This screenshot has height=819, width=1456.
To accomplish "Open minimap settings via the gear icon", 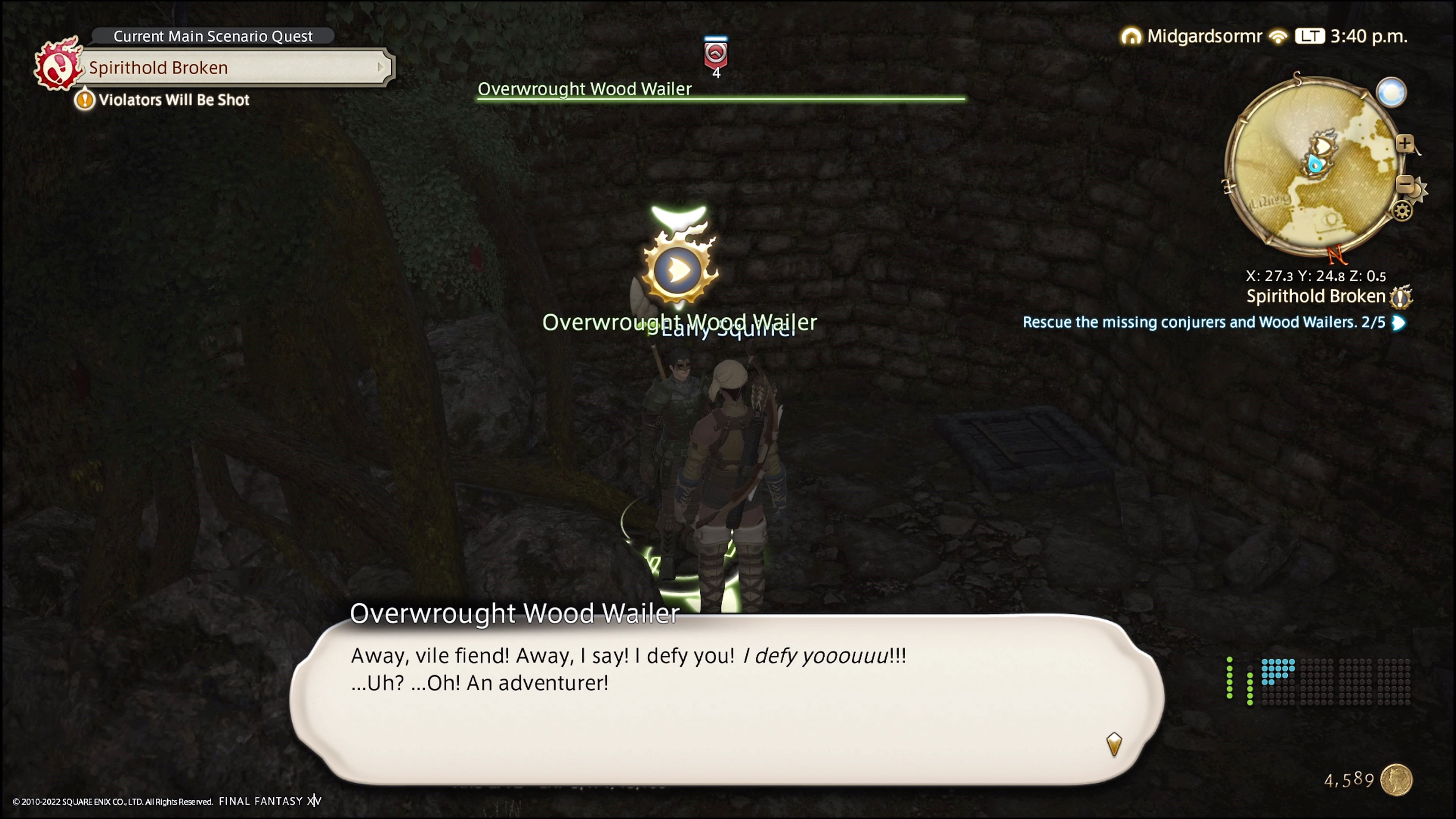I will coord(1402,212).
